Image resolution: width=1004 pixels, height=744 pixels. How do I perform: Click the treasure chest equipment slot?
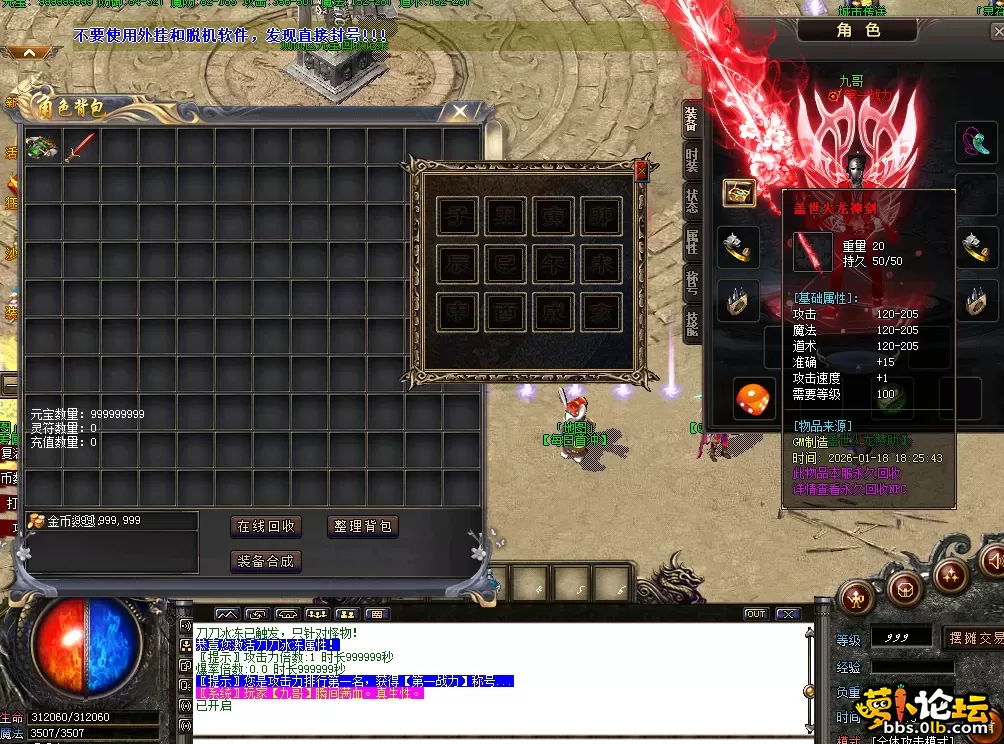point(739,193)
